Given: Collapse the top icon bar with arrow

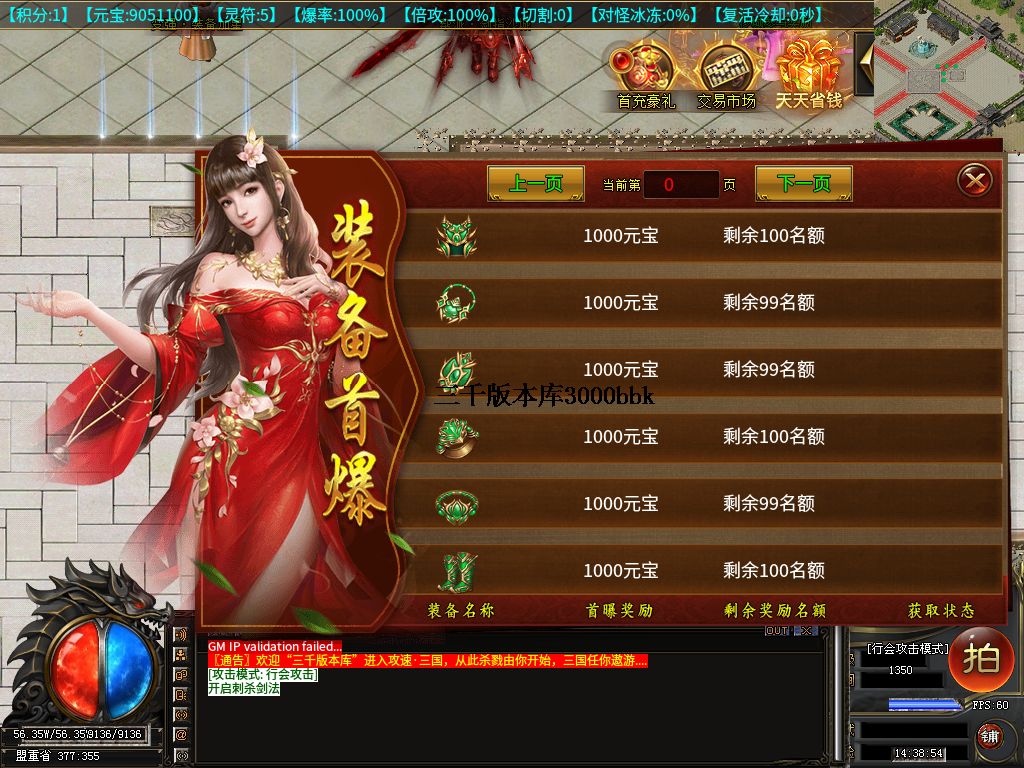Looking at the screenshot, I should pyautogui.click(x=865, y=62).
